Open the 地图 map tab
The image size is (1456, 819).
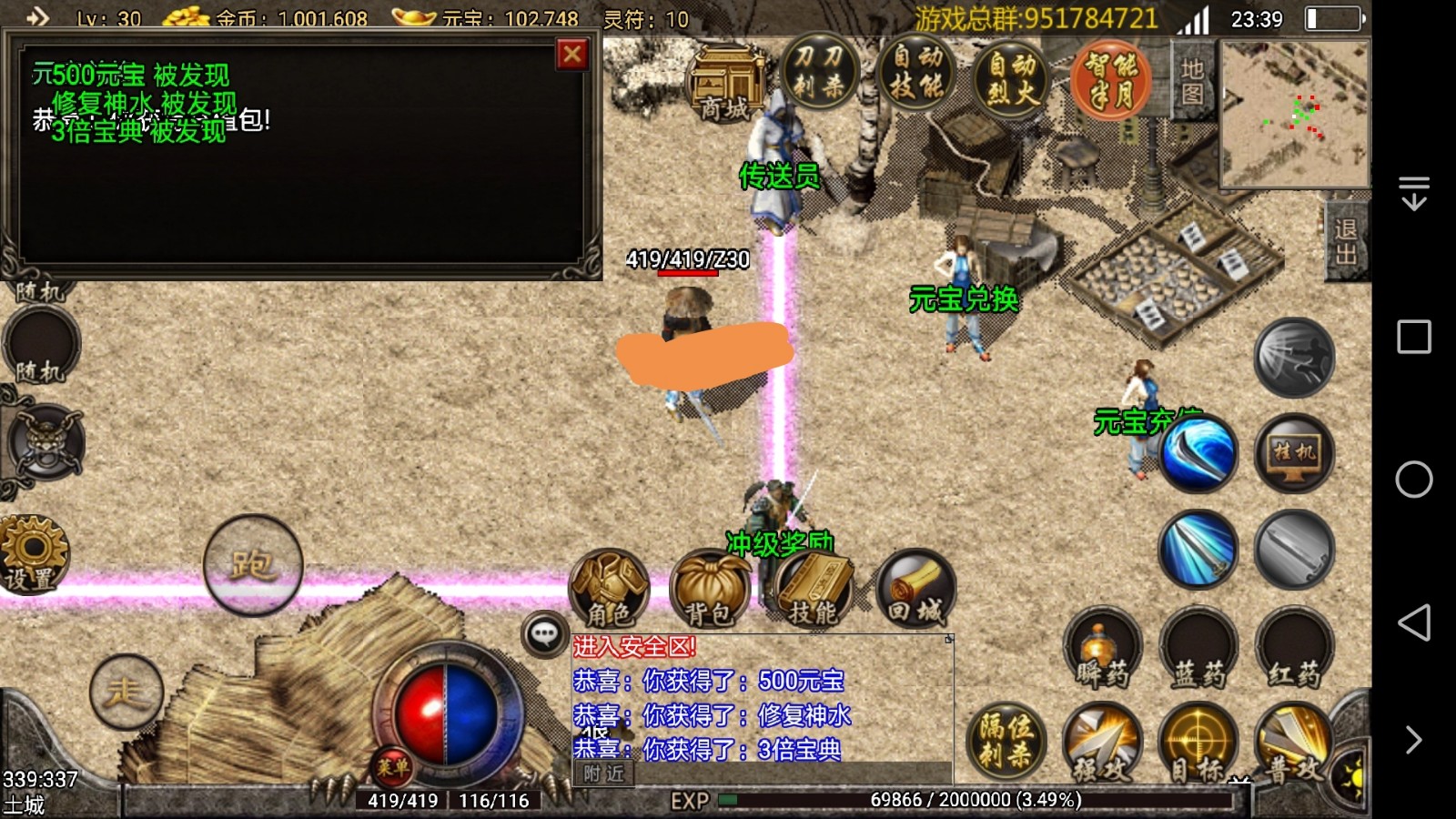tap(1192, 82)
